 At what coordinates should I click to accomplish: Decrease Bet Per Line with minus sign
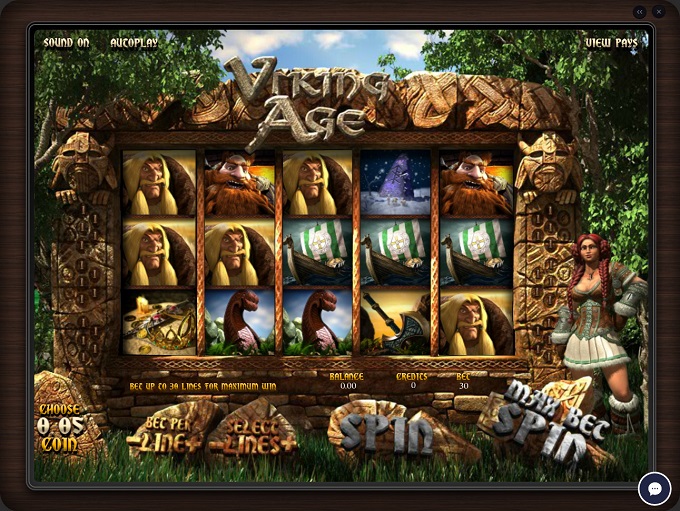133,441
